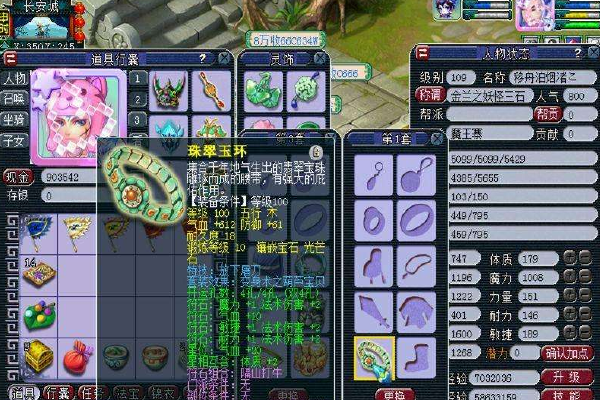Show the 子女 children tab

[x=14, y=141]
